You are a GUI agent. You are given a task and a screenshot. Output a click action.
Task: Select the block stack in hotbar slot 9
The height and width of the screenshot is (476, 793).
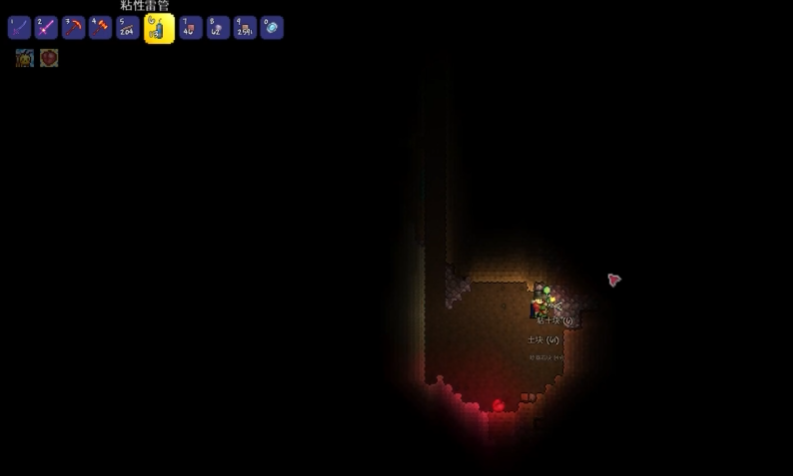[245, 28]
